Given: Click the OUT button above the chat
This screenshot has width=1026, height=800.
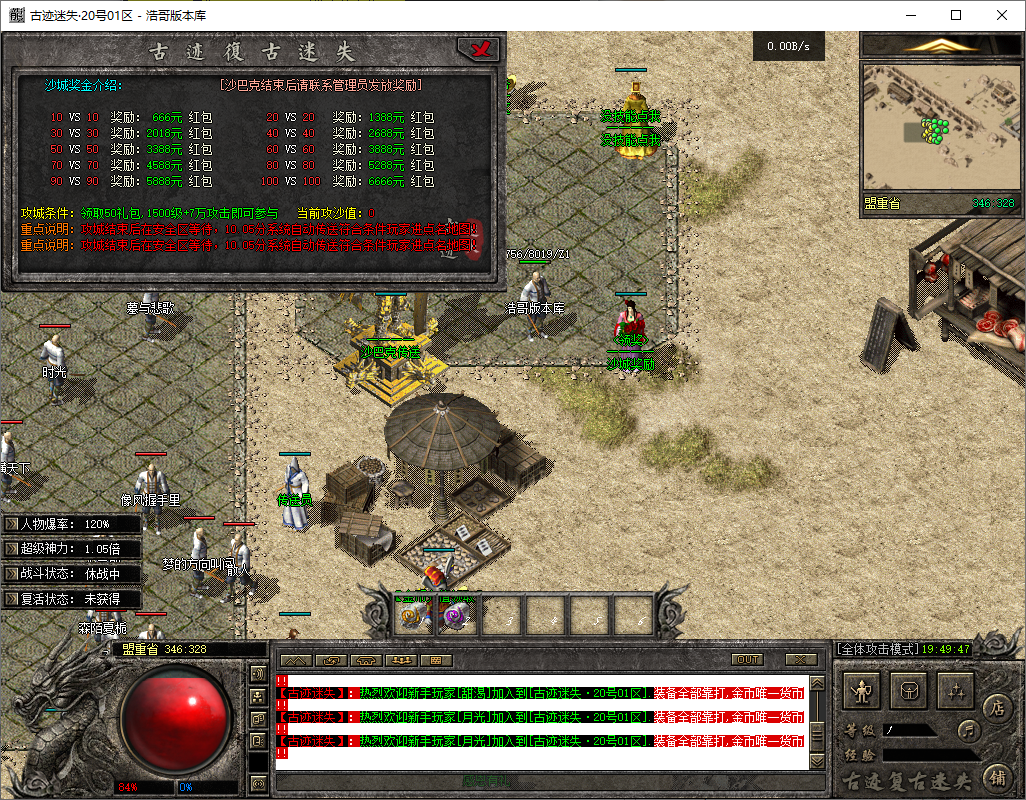Looking at the screenshot, I should pos(747,660).
